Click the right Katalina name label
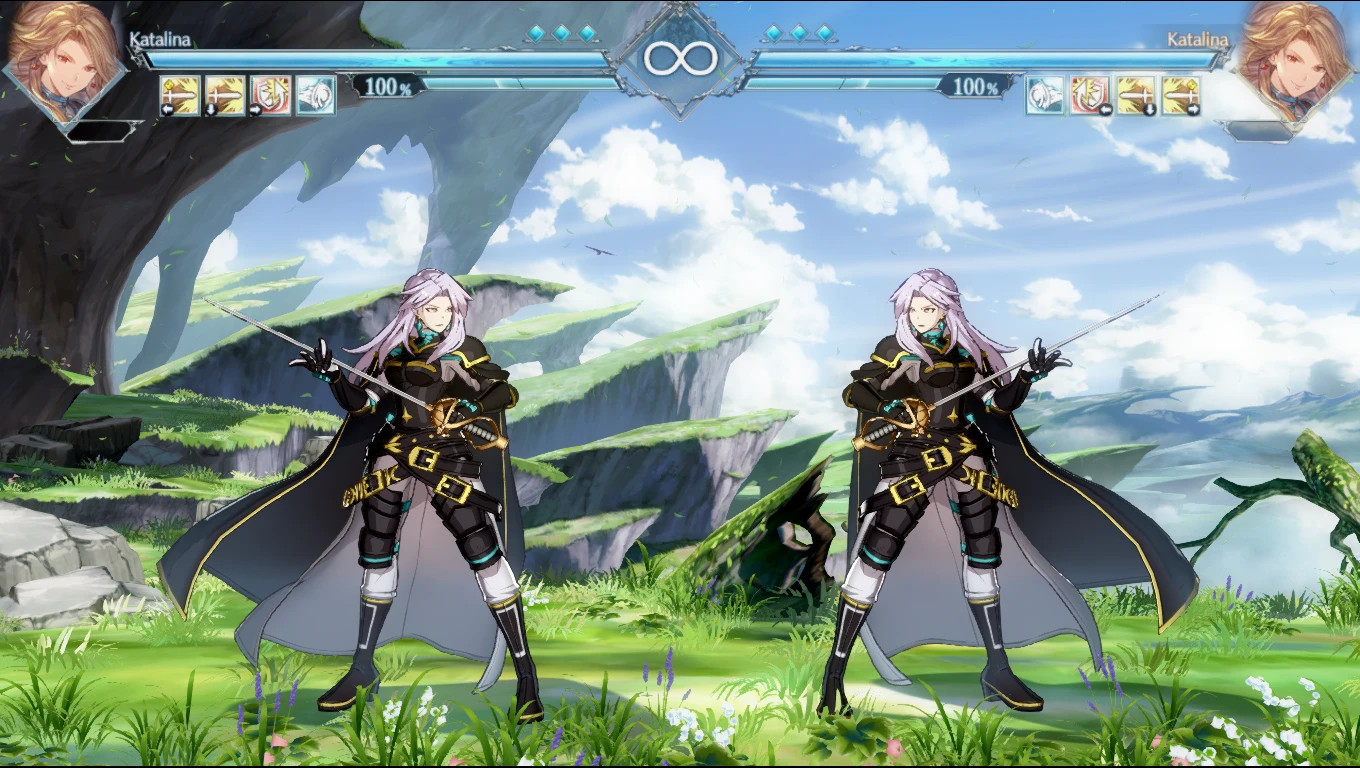The height and width of the screenshot is (768, 1360). pos(1196,38)
